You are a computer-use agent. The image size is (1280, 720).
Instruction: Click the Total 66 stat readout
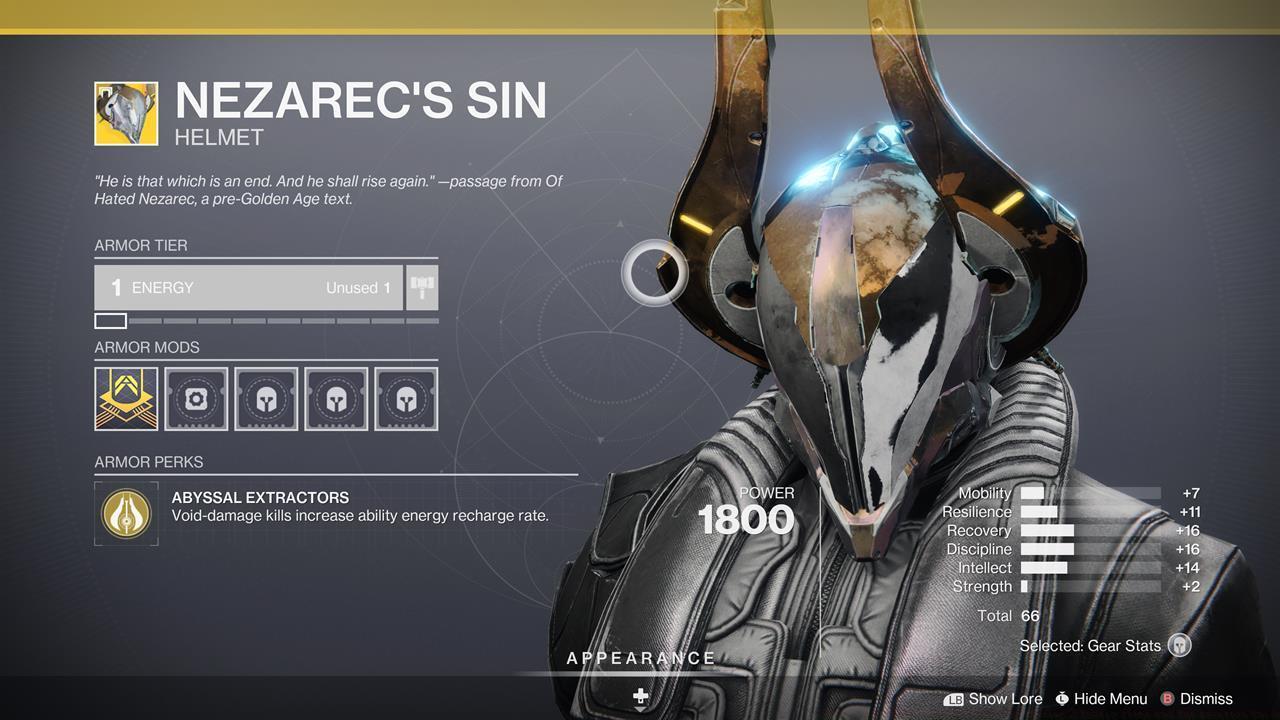click(1010, 615)
